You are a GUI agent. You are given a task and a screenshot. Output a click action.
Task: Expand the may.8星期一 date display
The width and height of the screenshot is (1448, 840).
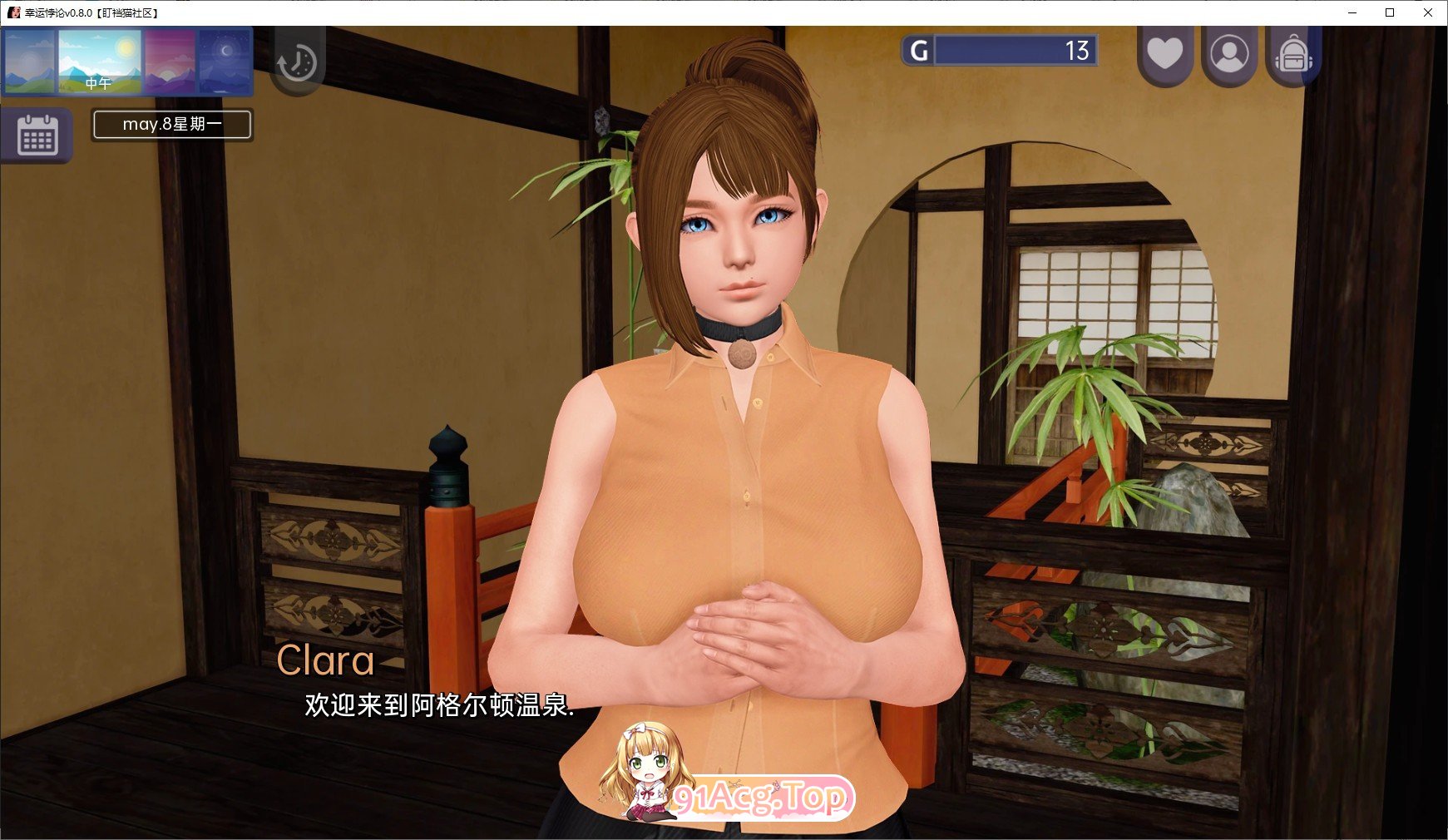tap(170, 125)
